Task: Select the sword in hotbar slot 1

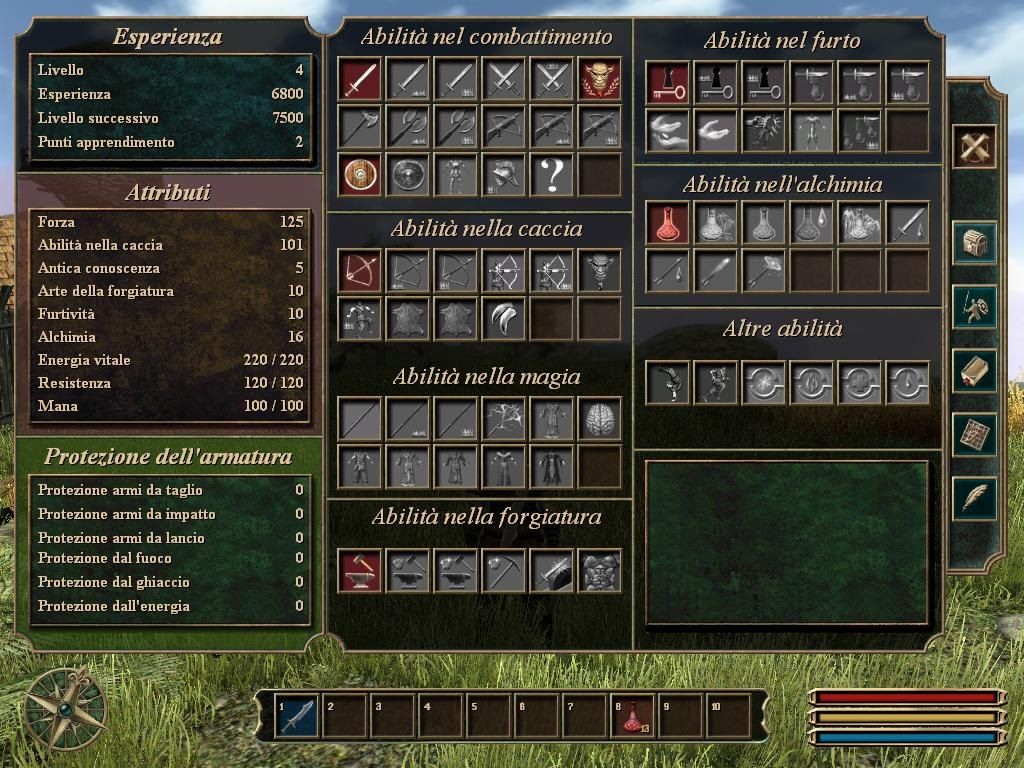Action: pos(297,716)
